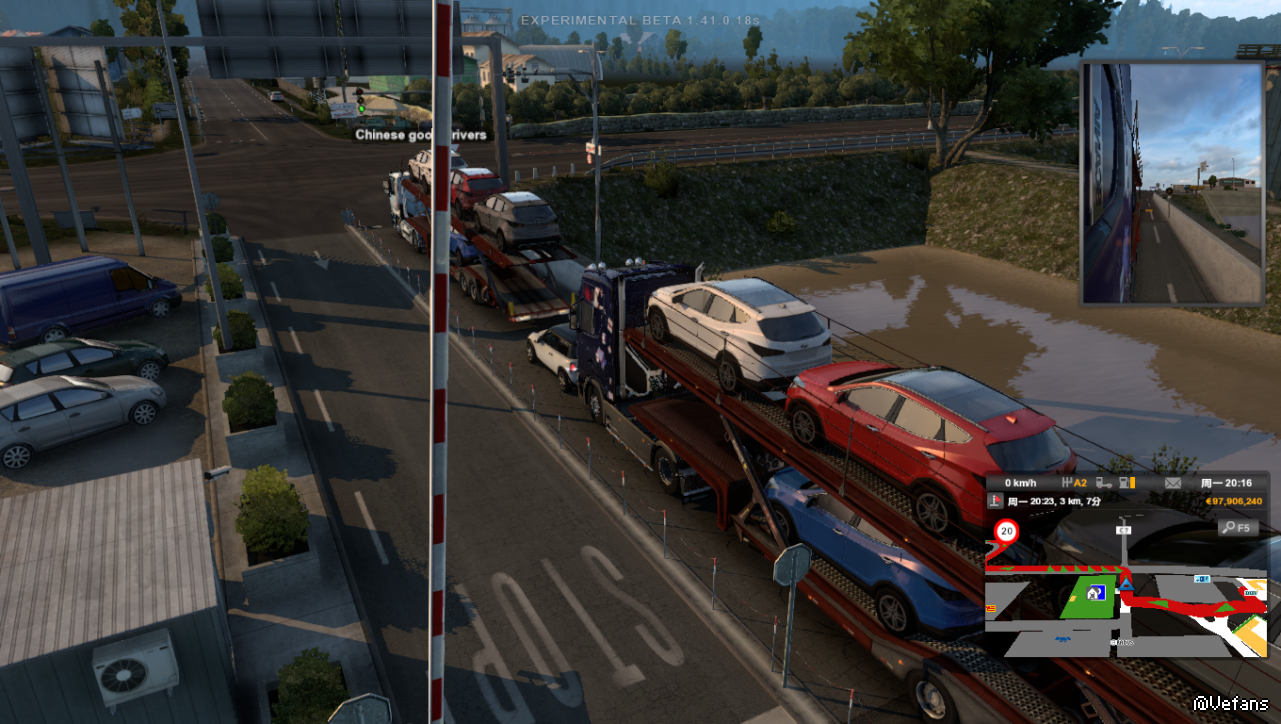
Task: Click the blue player arrow on minimap
Action: [1127, 583]
